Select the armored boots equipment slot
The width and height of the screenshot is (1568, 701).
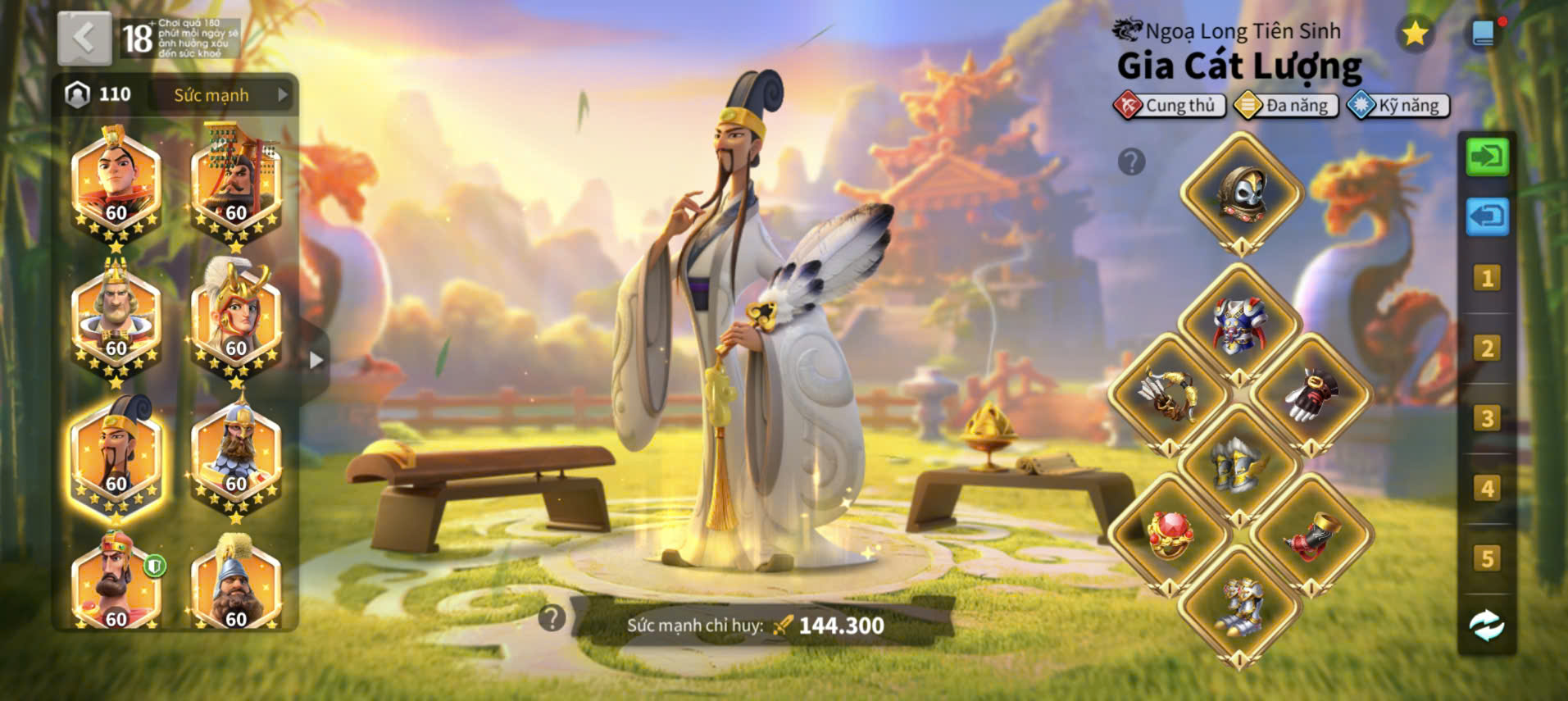point(1239,607)
